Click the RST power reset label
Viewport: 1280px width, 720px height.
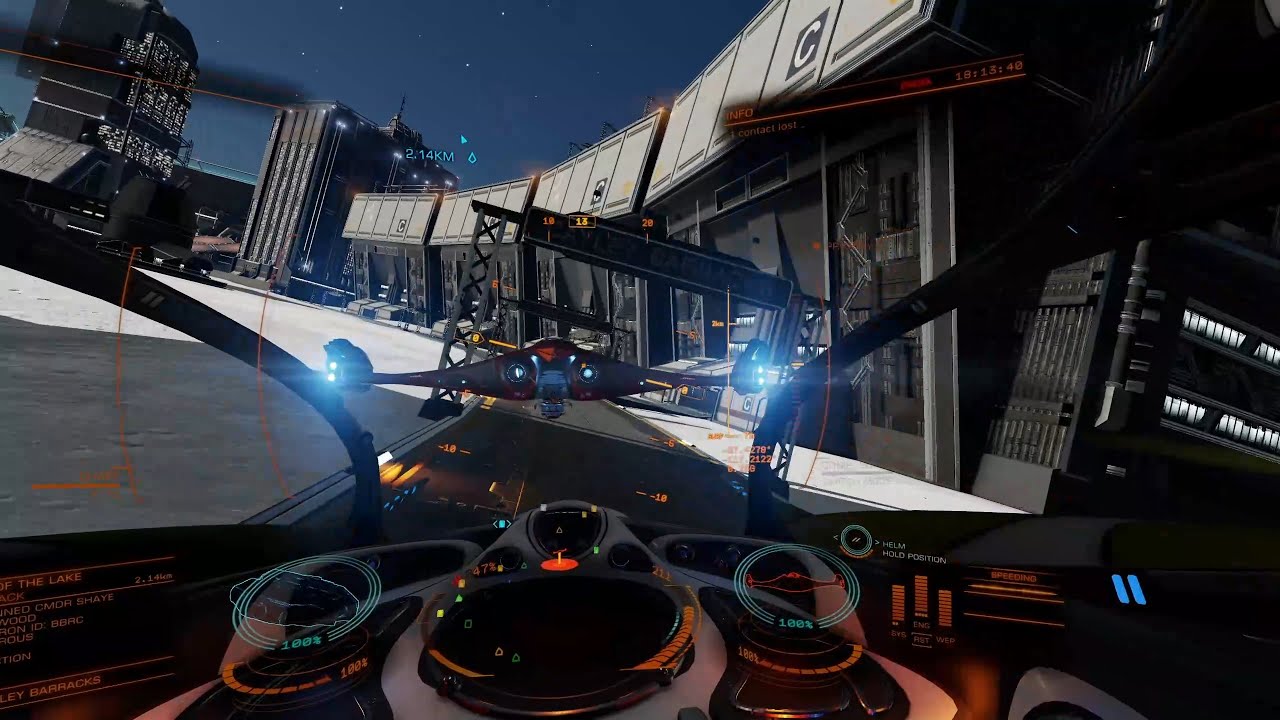point(921,640)
